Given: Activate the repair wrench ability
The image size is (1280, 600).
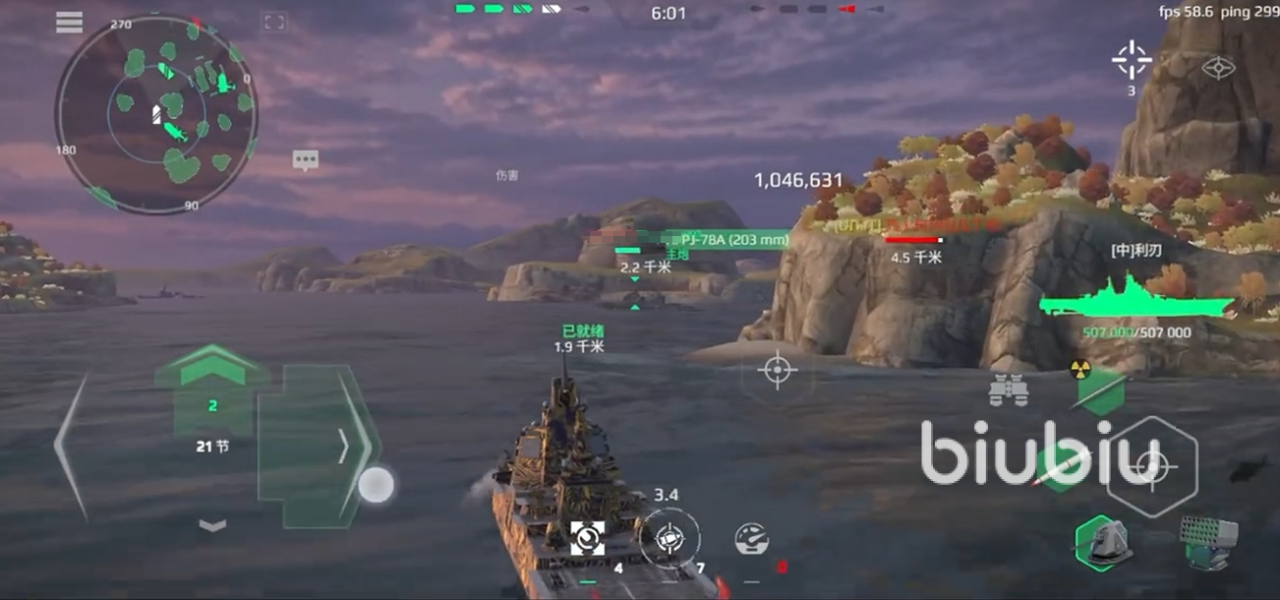Looking at the screenshot, I should (587, 539).
